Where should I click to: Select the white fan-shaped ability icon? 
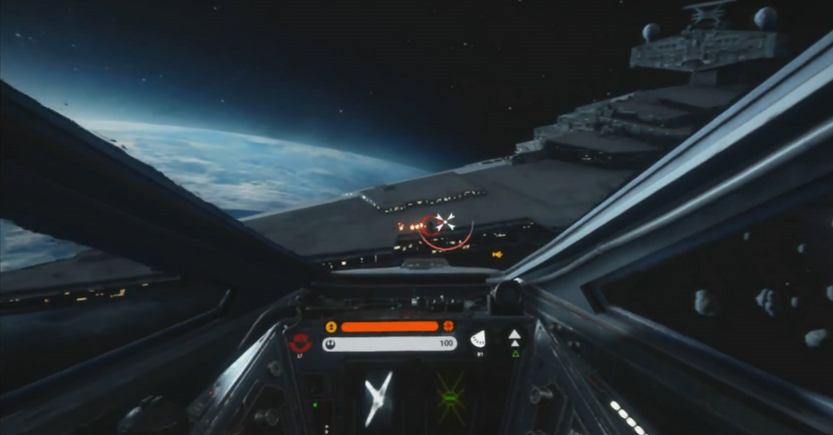(478, 339)
